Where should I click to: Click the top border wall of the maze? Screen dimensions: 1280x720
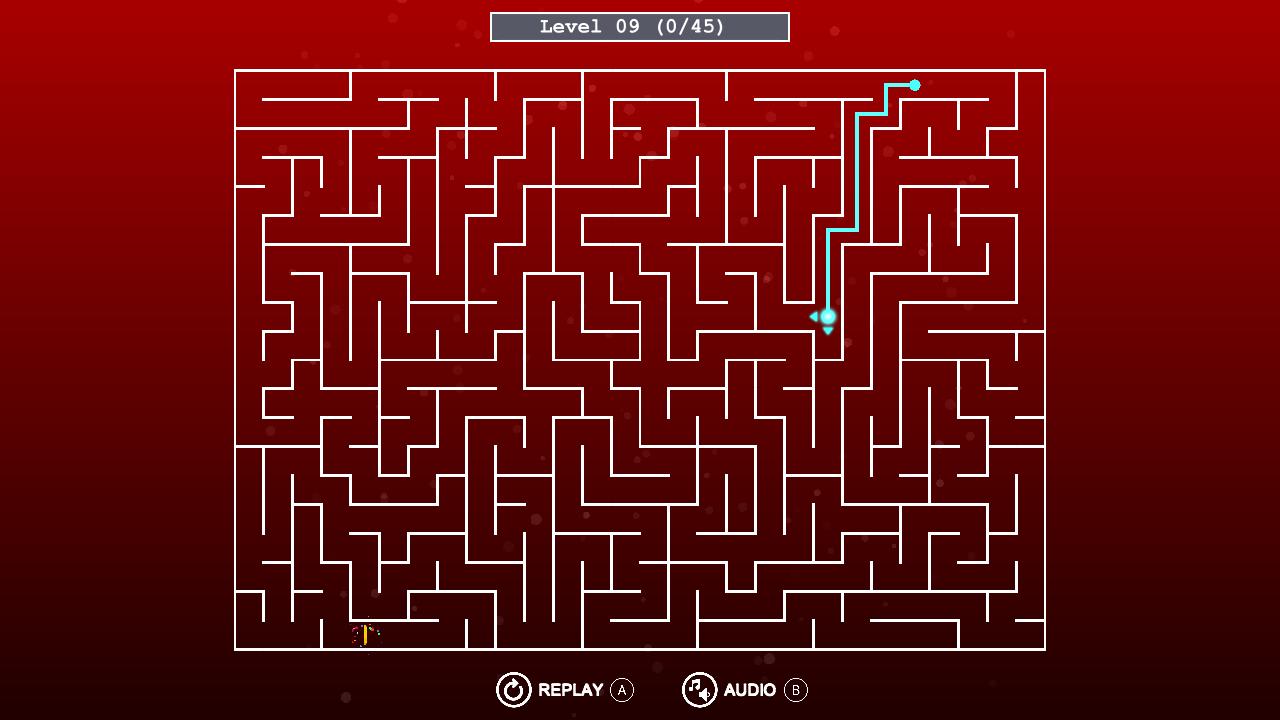(640, 70)
